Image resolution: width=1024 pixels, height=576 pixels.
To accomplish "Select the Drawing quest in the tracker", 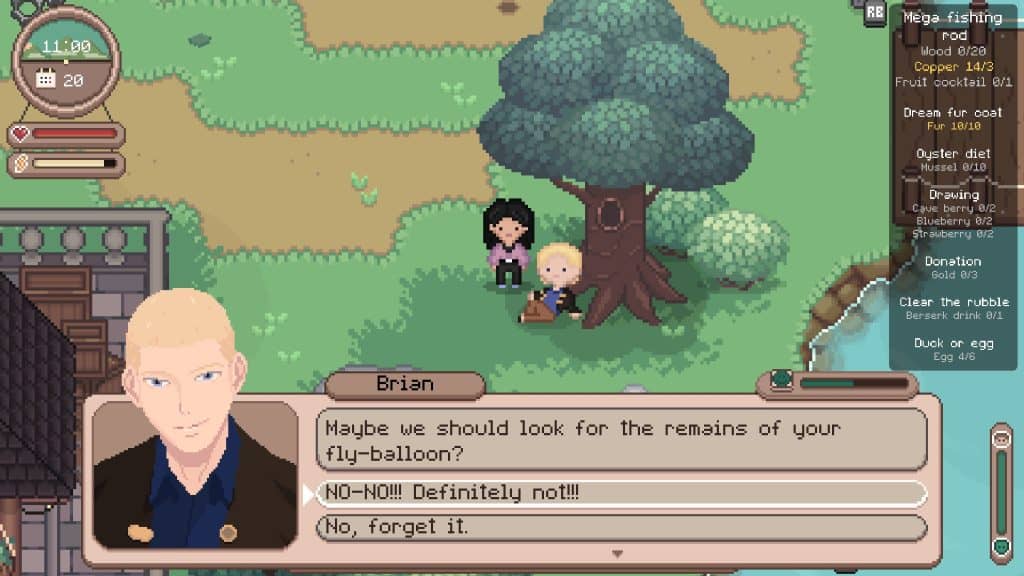I will (x=953, y=195).
